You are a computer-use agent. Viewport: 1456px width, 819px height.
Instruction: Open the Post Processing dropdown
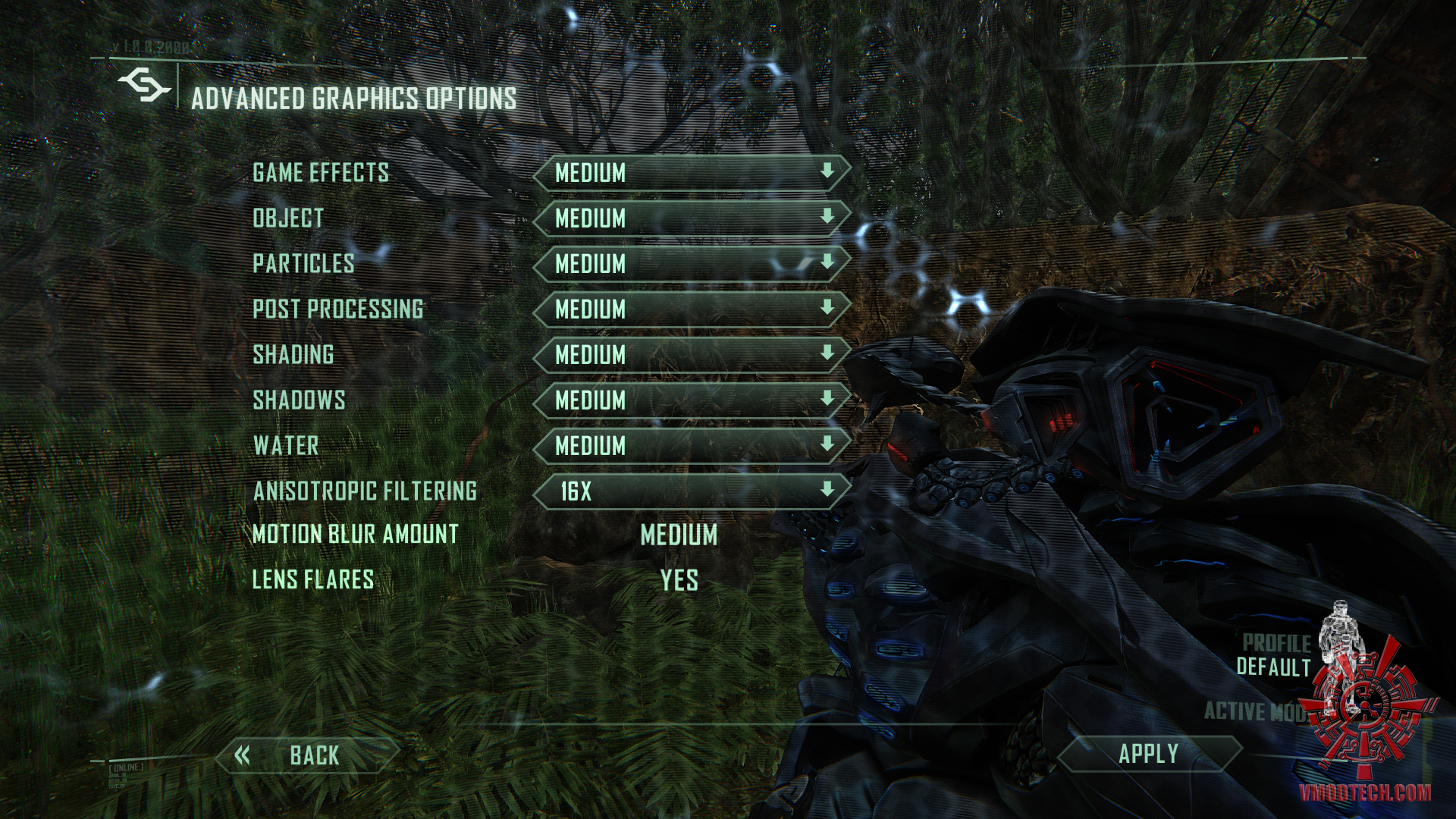click(692, 309)
